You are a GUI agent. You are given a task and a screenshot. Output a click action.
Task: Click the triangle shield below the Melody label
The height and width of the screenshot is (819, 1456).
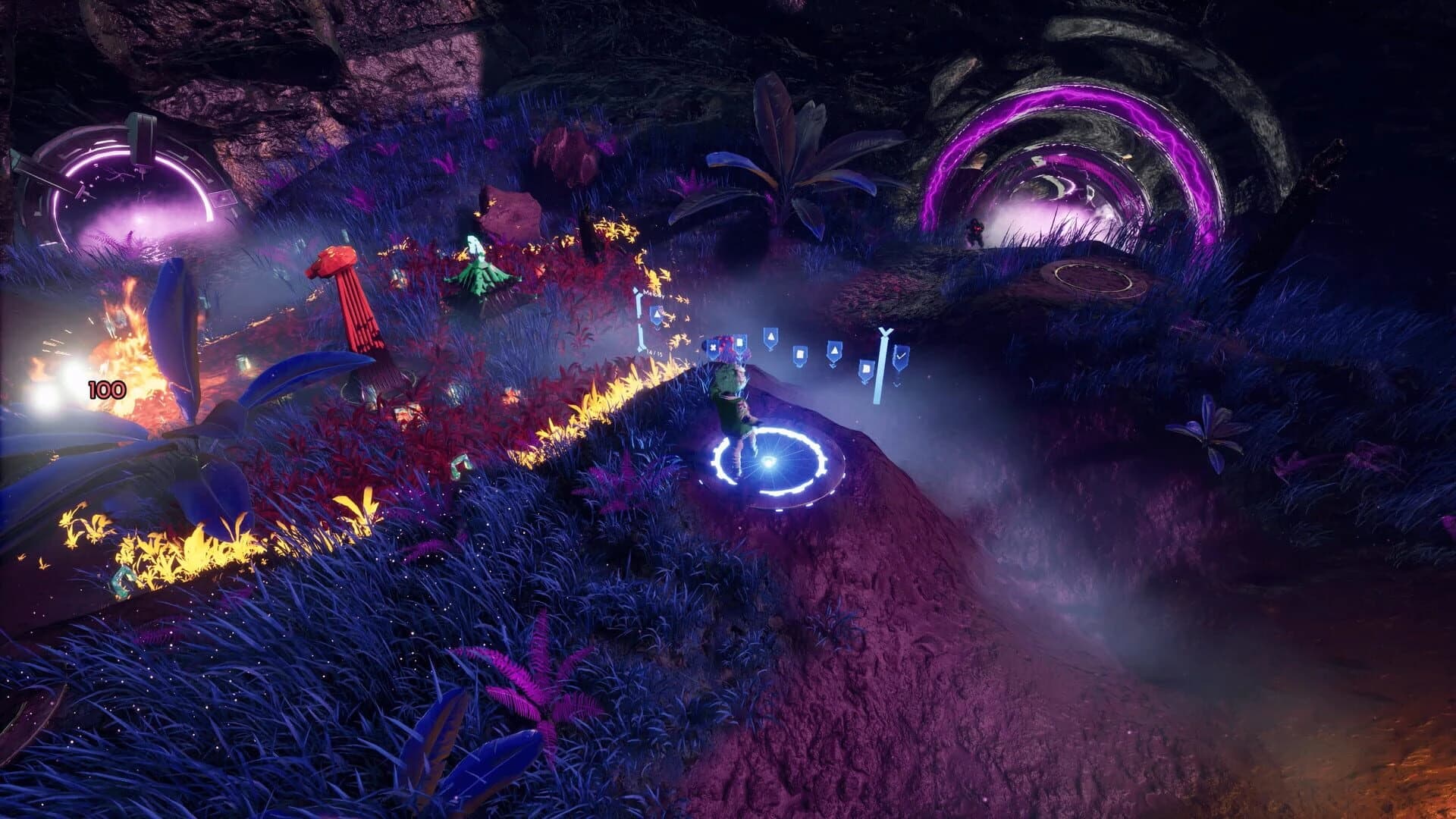point(657,314)
